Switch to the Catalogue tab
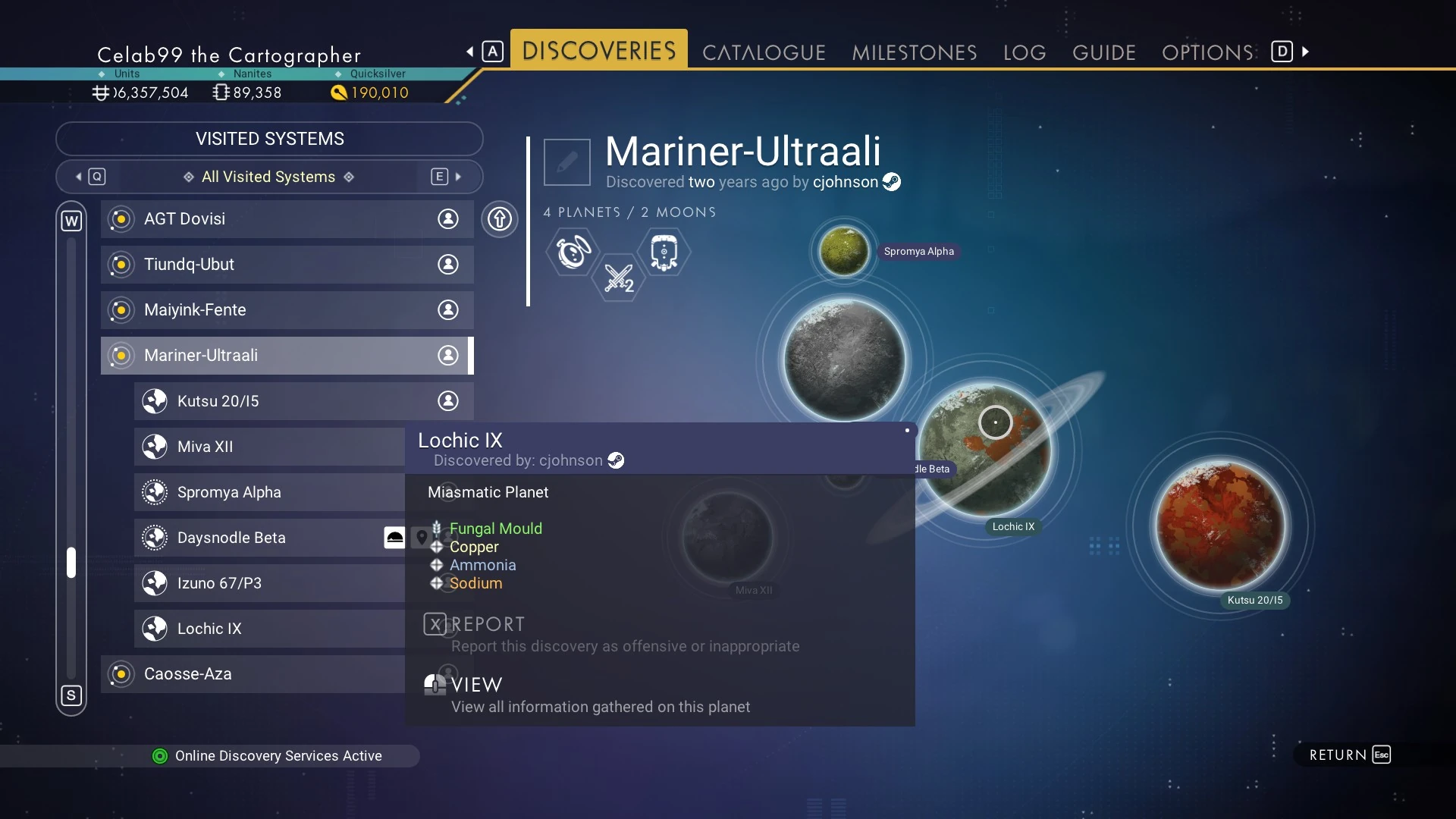The height and width of the screenshot is (819, 1456). click(764, 52)
